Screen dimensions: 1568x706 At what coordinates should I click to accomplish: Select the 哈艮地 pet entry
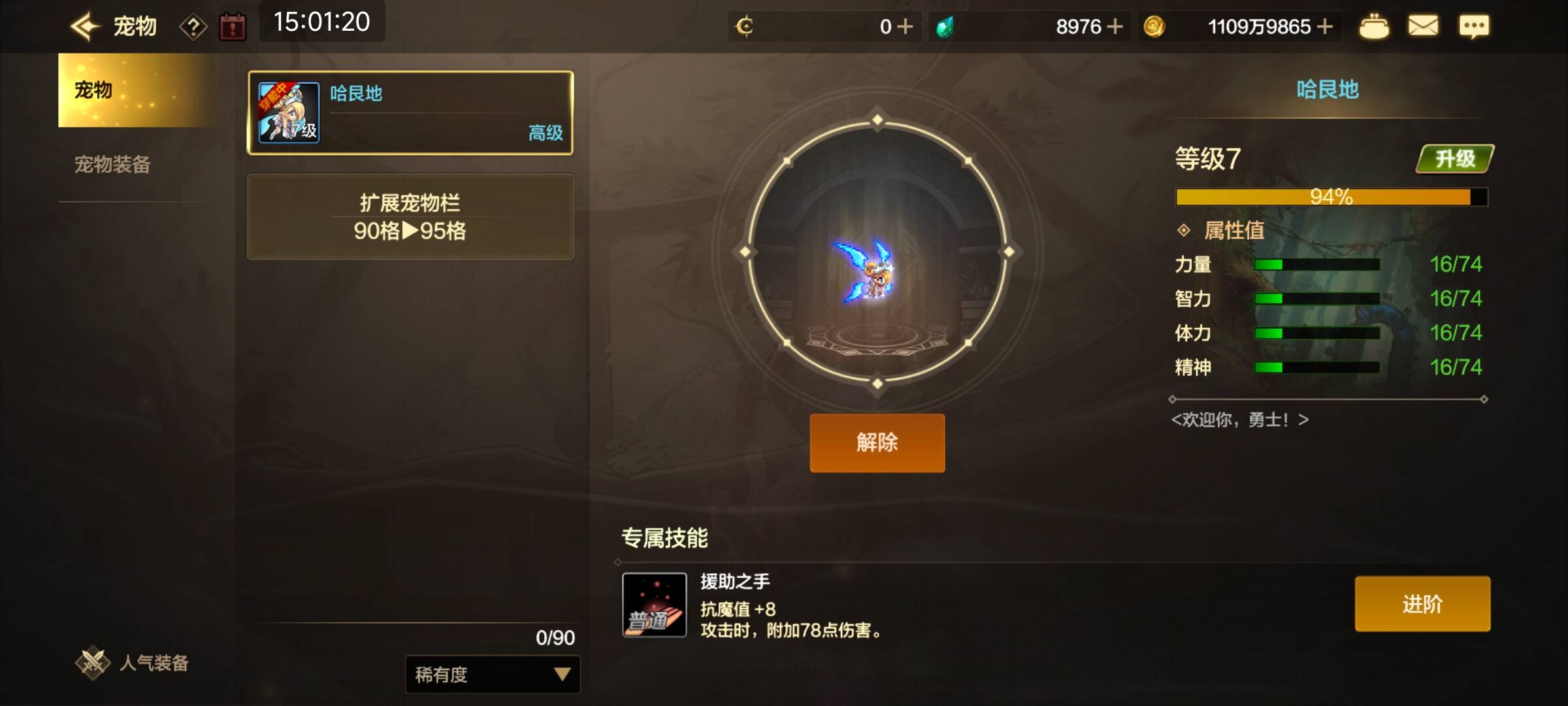(x=410, y=113)
